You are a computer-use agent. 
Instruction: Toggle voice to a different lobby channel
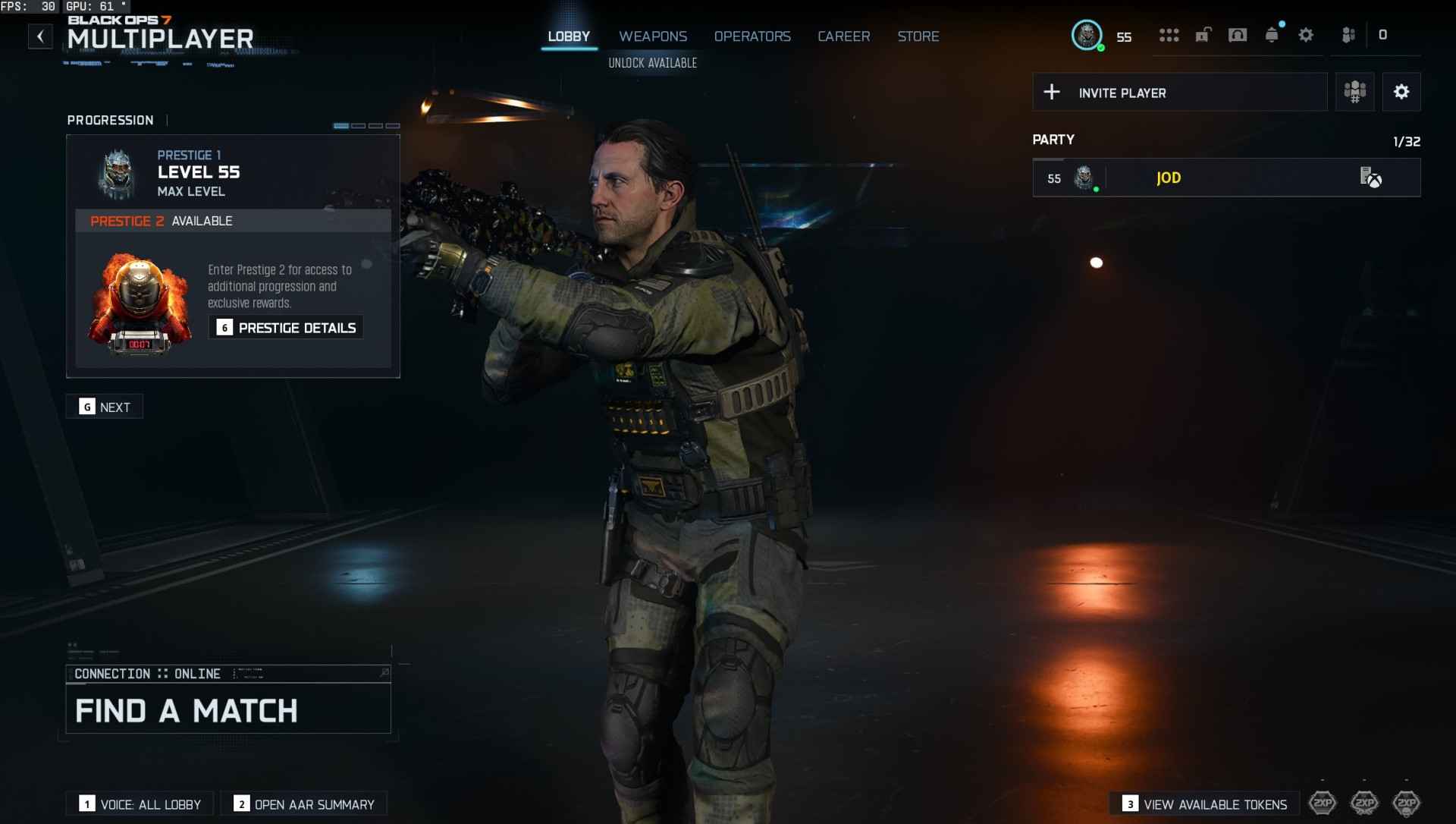[x=139, y=804]
